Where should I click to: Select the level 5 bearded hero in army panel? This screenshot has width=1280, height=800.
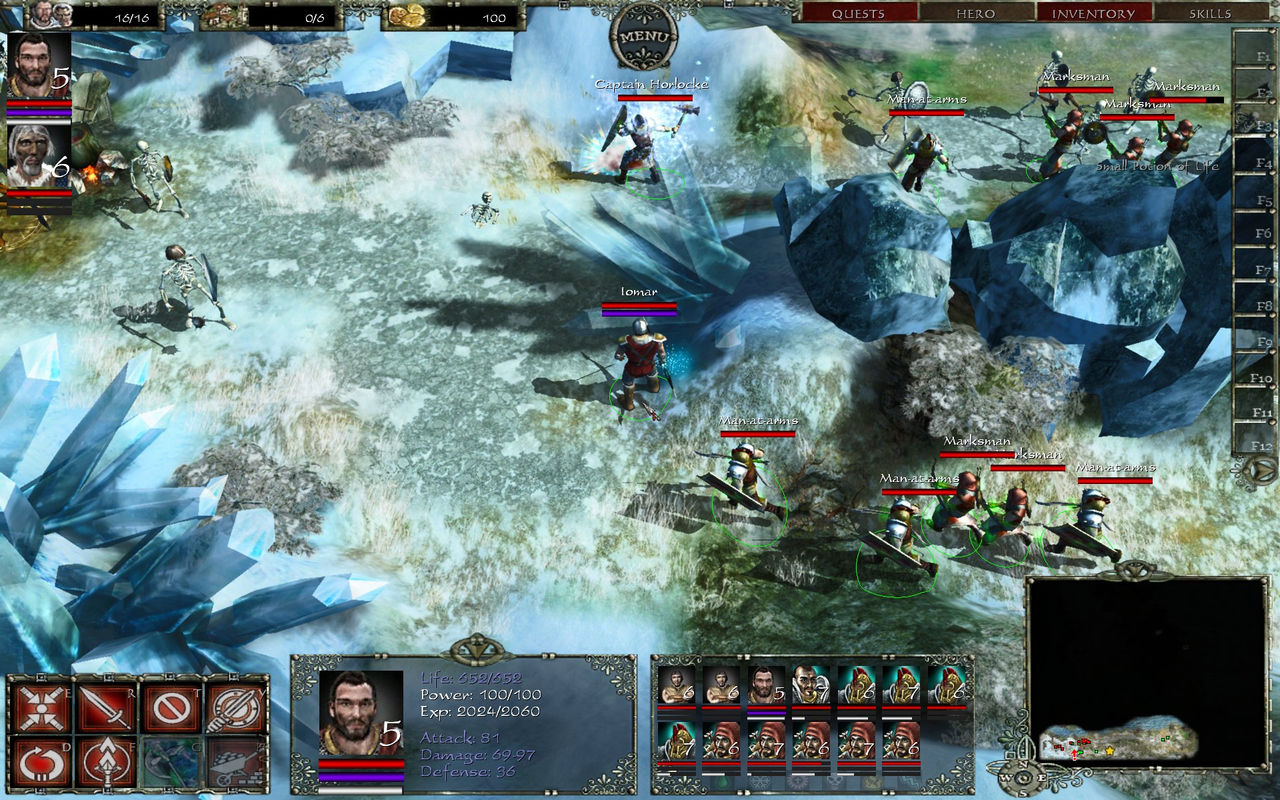pos(765,686)
